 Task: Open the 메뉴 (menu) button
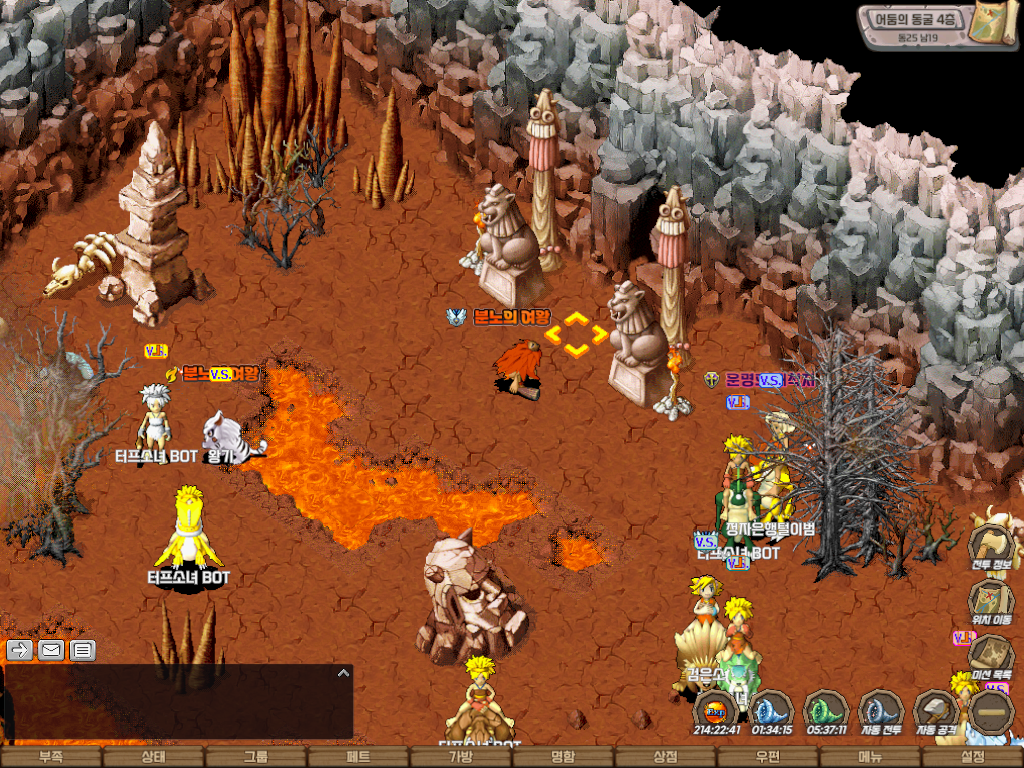(x=870, y=758)
